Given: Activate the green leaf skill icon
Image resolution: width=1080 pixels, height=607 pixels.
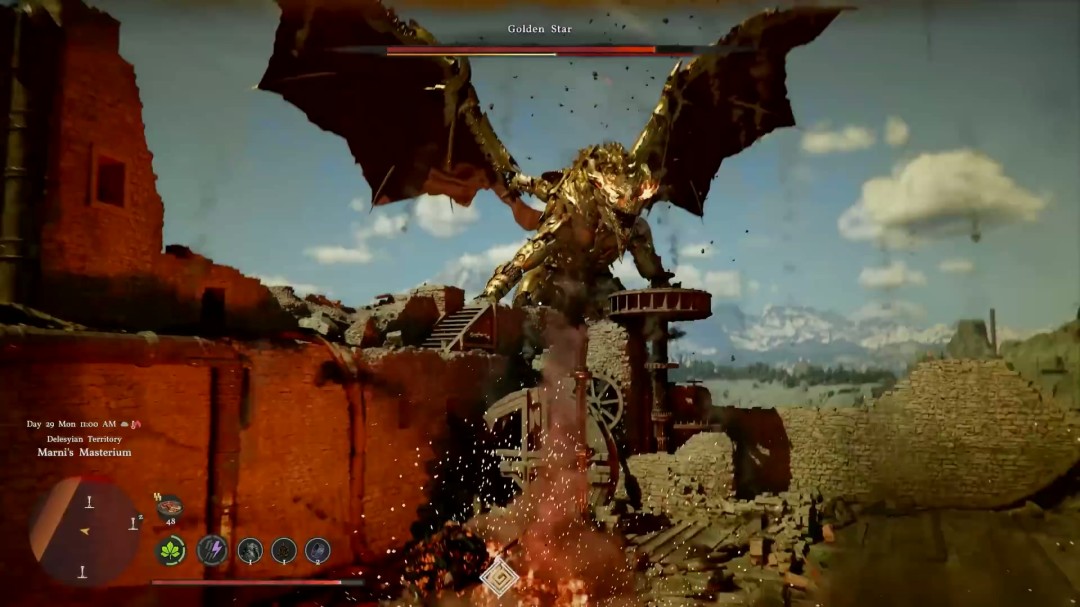Looking at the screenshot, I should [170, 550].
